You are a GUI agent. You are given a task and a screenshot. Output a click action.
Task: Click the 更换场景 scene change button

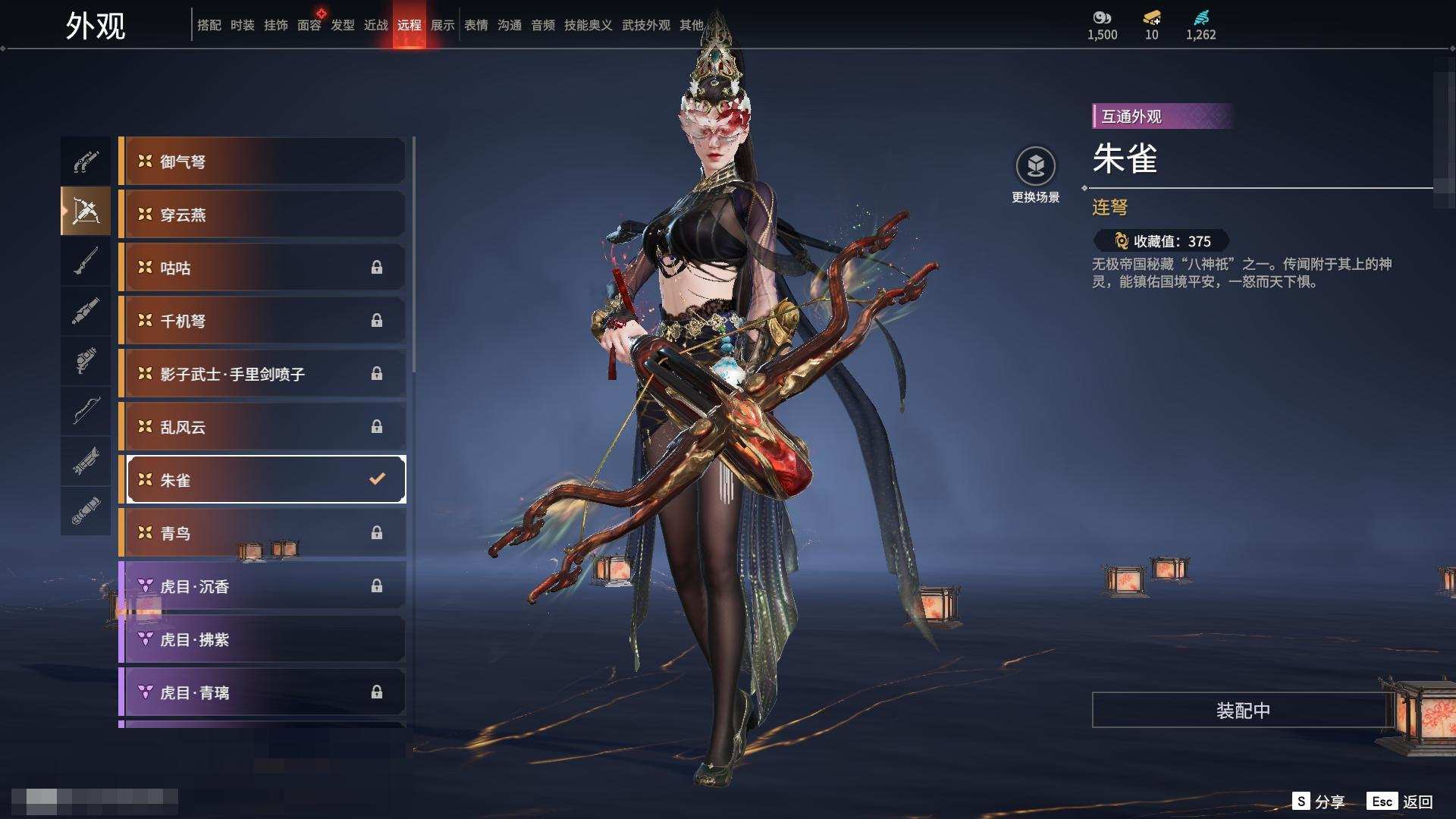(1035, 174)
